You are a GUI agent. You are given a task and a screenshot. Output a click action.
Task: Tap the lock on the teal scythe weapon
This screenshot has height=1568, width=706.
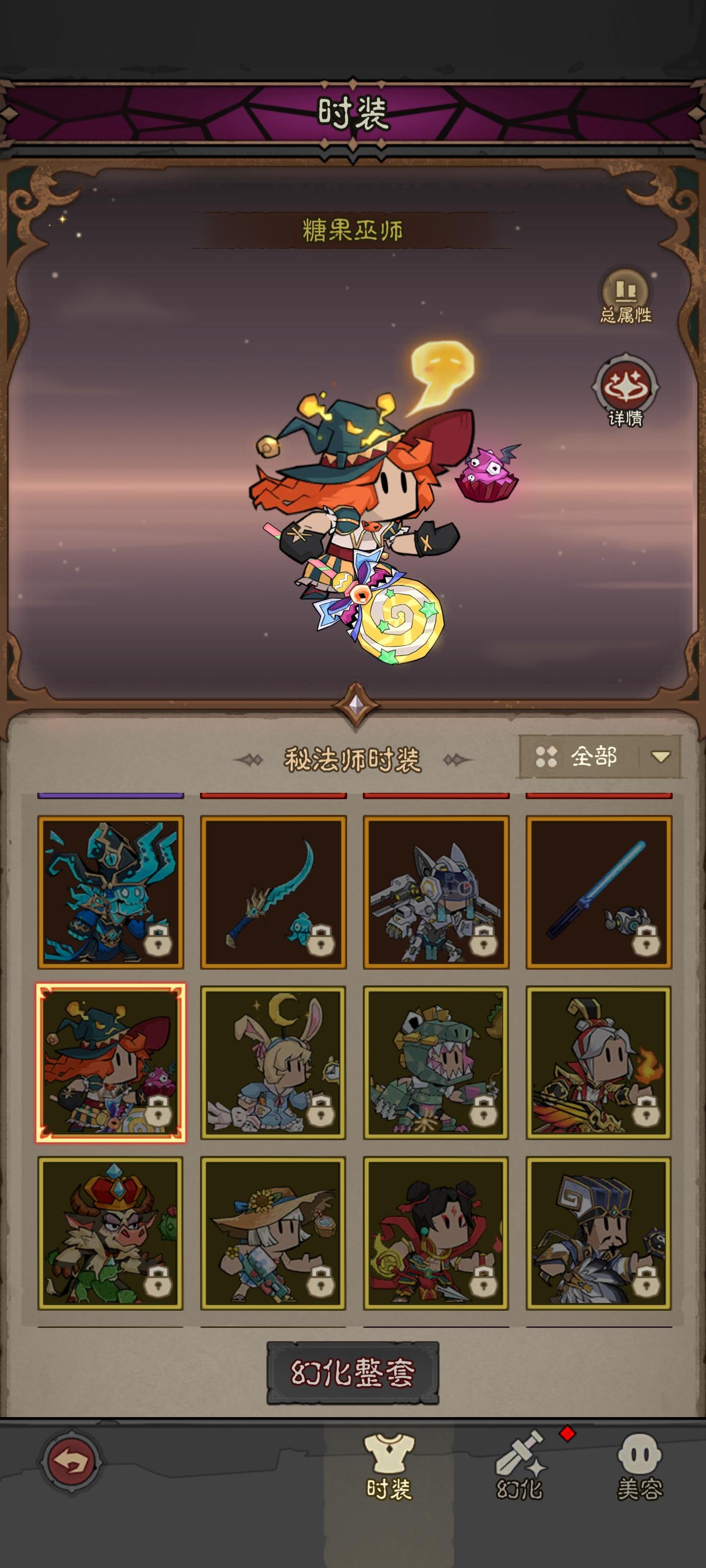[x=321, y=943]
